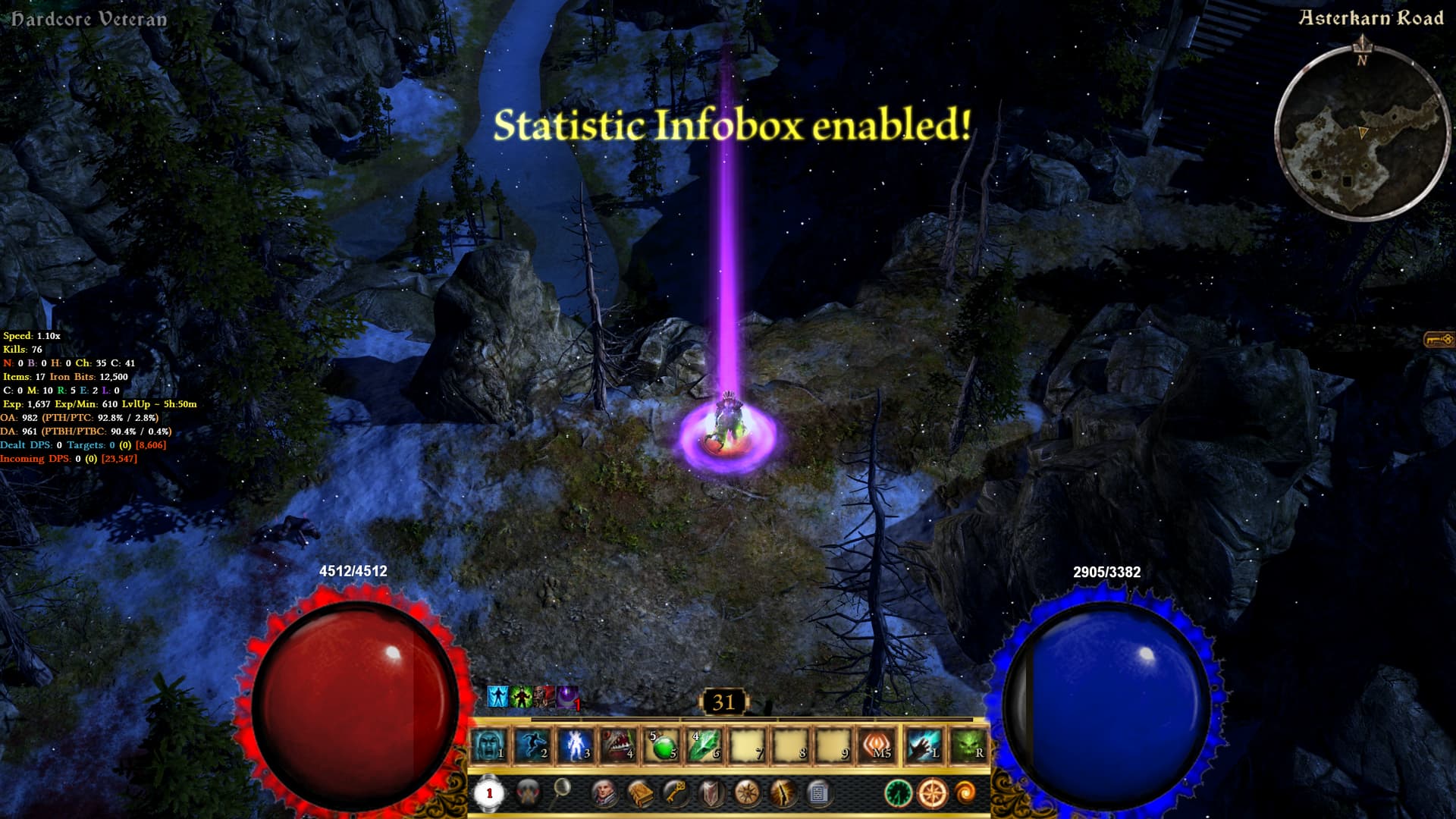Viewport: 1456px width, 819px height.
Task: Open the shield faction window
Action: pos(711,793)
